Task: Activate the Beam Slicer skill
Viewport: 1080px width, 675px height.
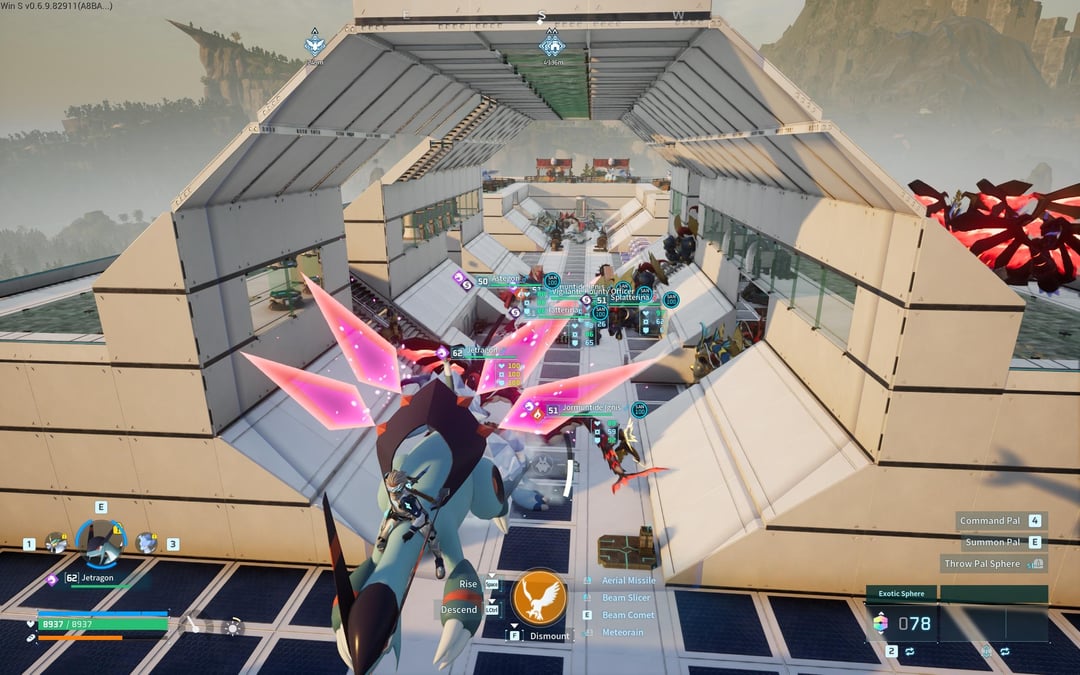Action: [626, 598]
